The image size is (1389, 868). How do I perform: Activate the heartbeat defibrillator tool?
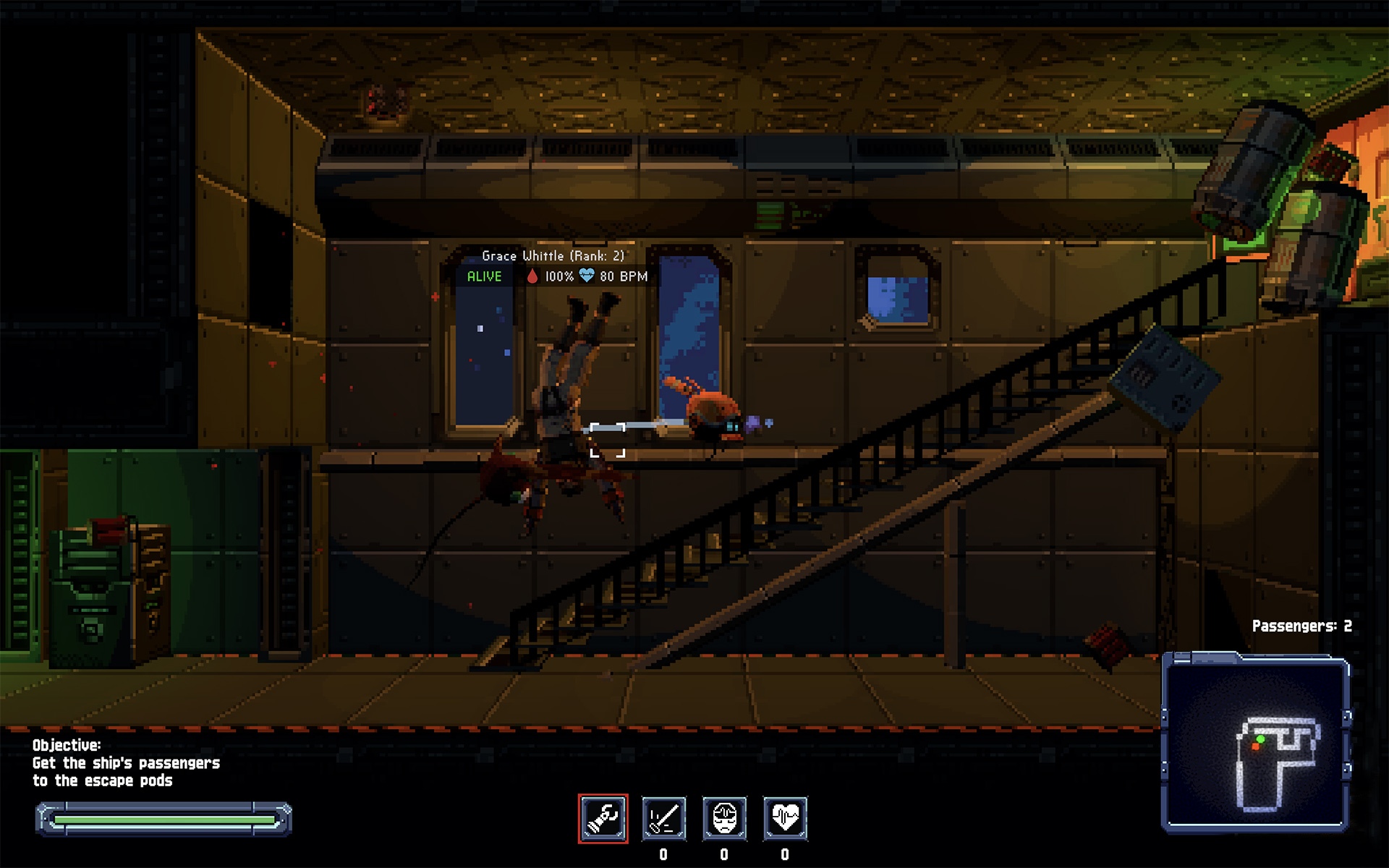(785, 818)
